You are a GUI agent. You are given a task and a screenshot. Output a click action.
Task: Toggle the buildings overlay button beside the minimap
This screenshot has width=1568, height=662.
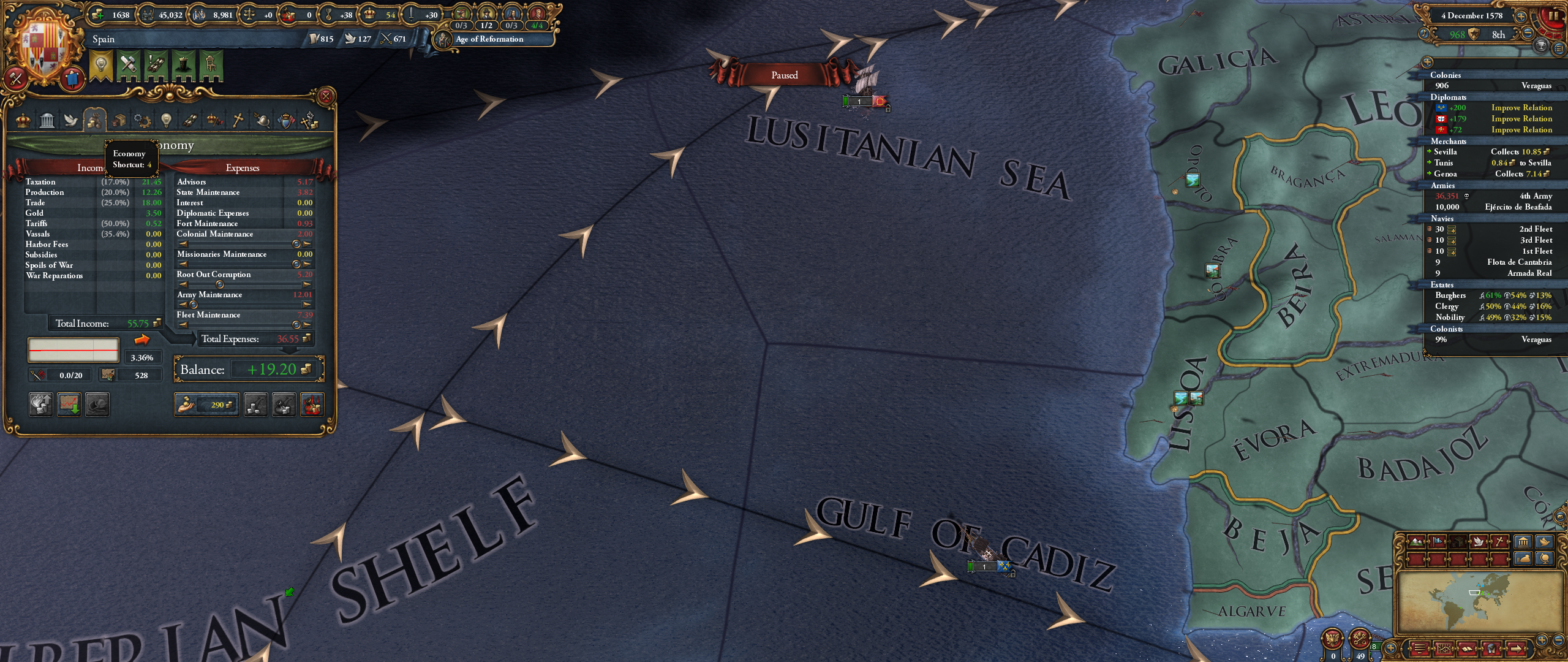[1523, 542]
